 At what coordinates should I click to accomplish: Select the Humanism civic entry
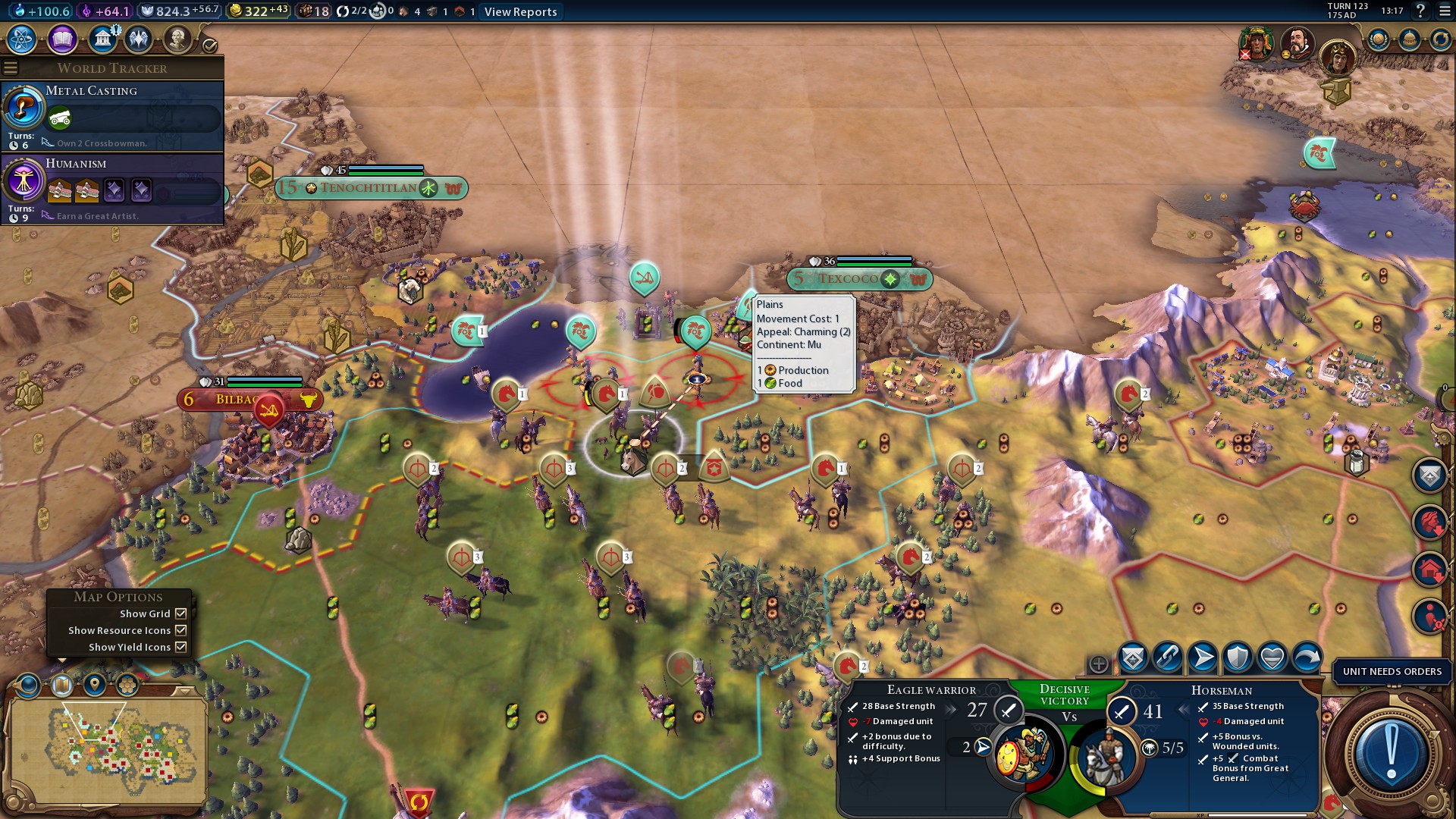[114, 189]
